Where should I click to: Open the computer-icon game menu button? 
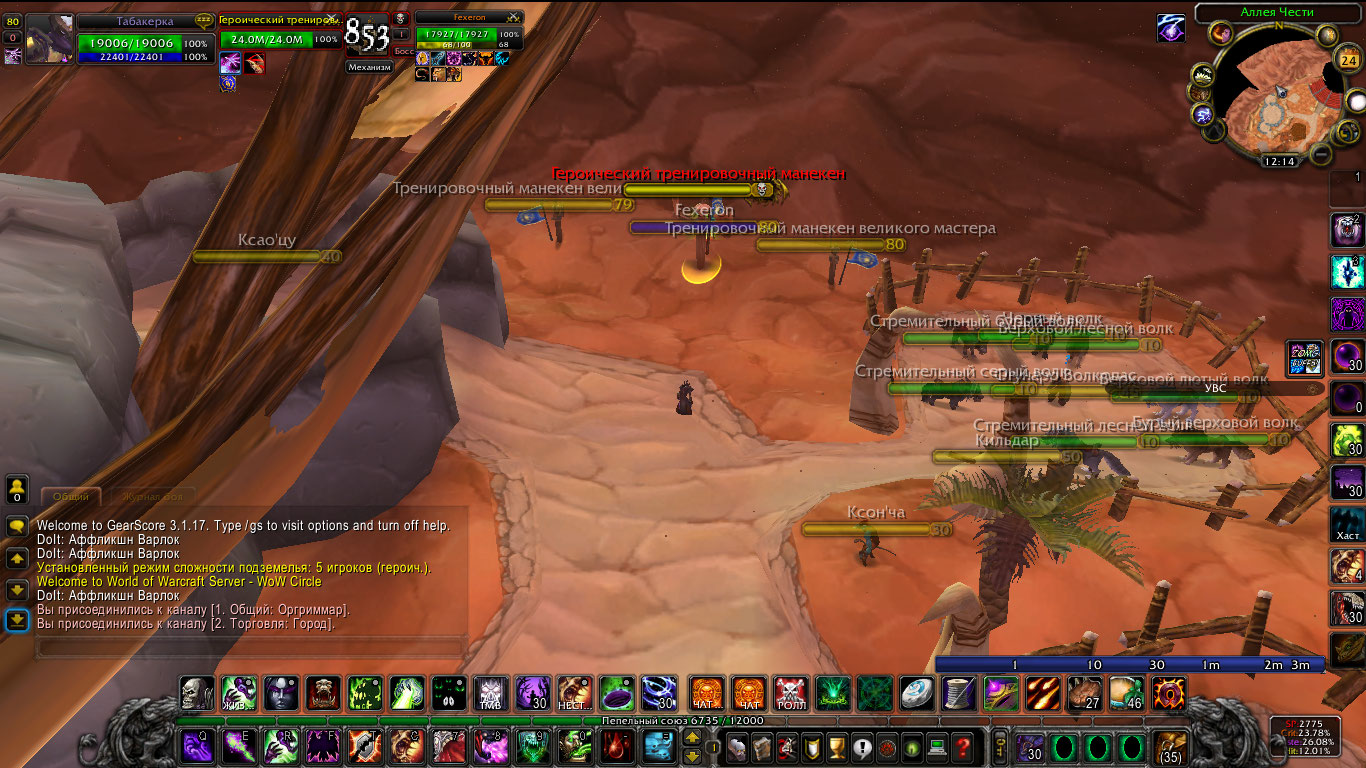tap(937, 747)
